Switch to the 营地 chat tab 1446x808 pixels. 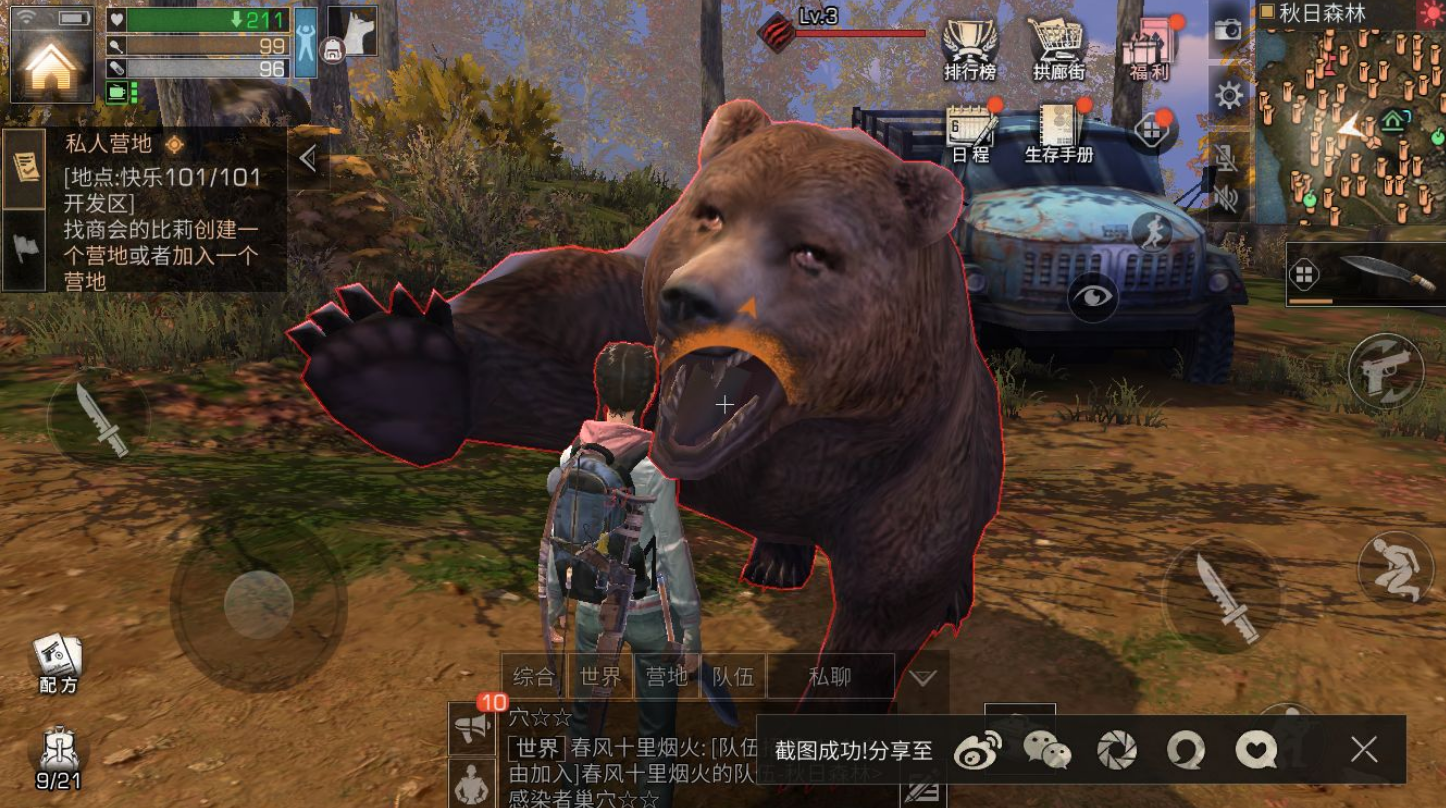tap(666, 677)
